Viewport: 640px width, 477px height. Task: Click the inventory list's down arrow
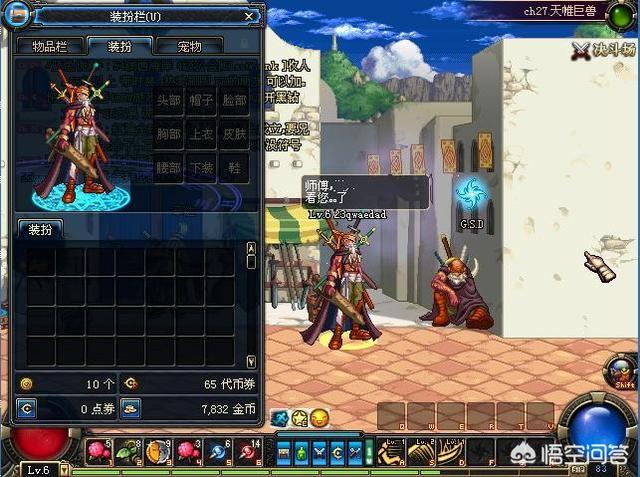pos(251,361)
